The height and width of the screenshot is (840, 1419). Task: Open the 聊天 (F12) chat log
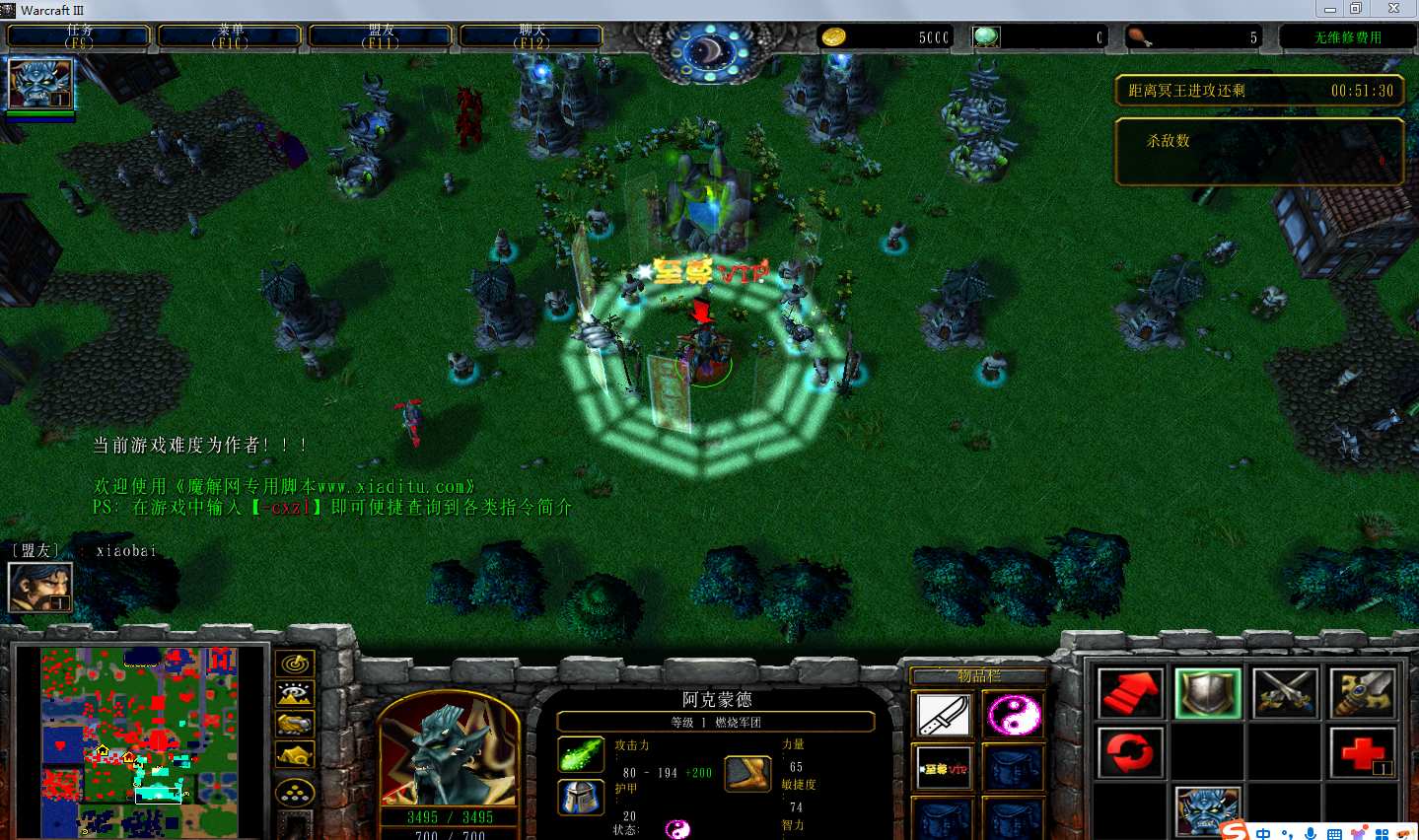[x=532, y=36]
